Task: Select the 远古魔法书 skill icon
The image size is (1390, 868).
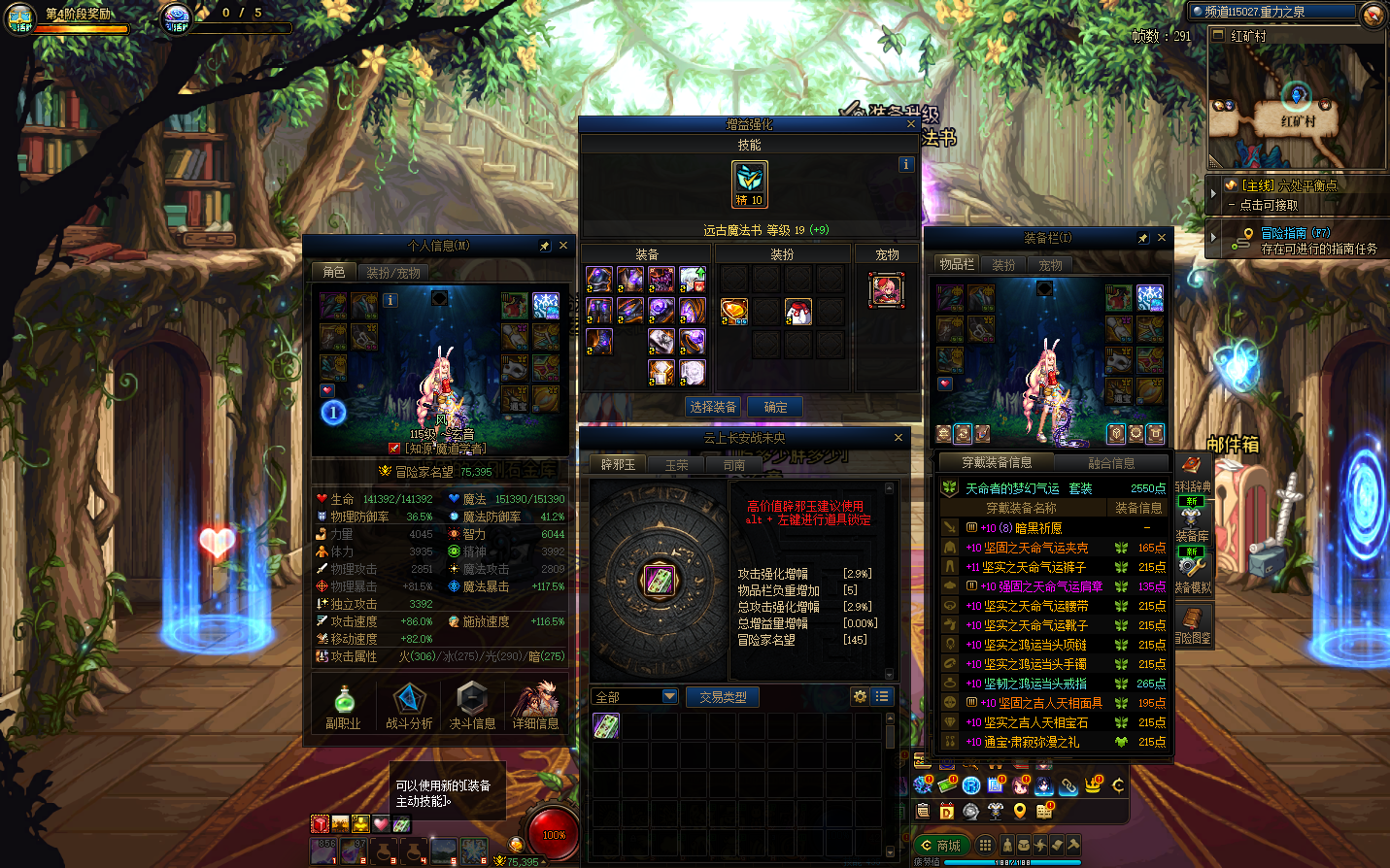Action: coord(749,184)
